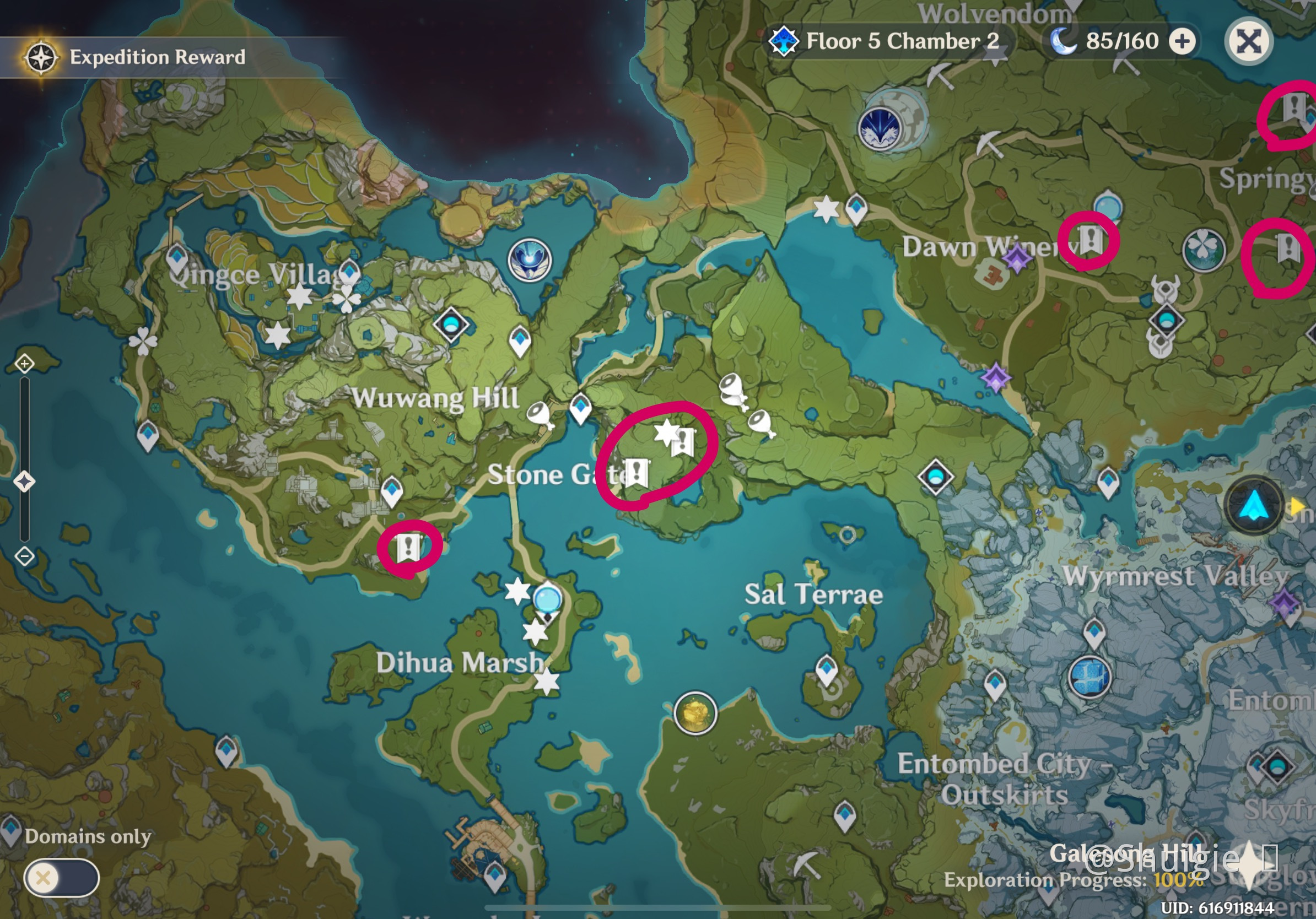Click the player location arrow marker
This screenshot has width=1316, height=919.
click(x=1254, y=505)
